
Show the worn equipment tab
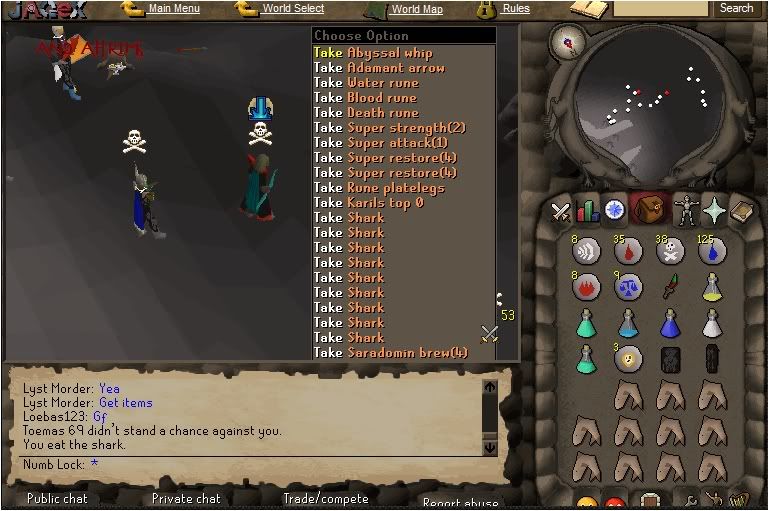click(x=685, y=211)
